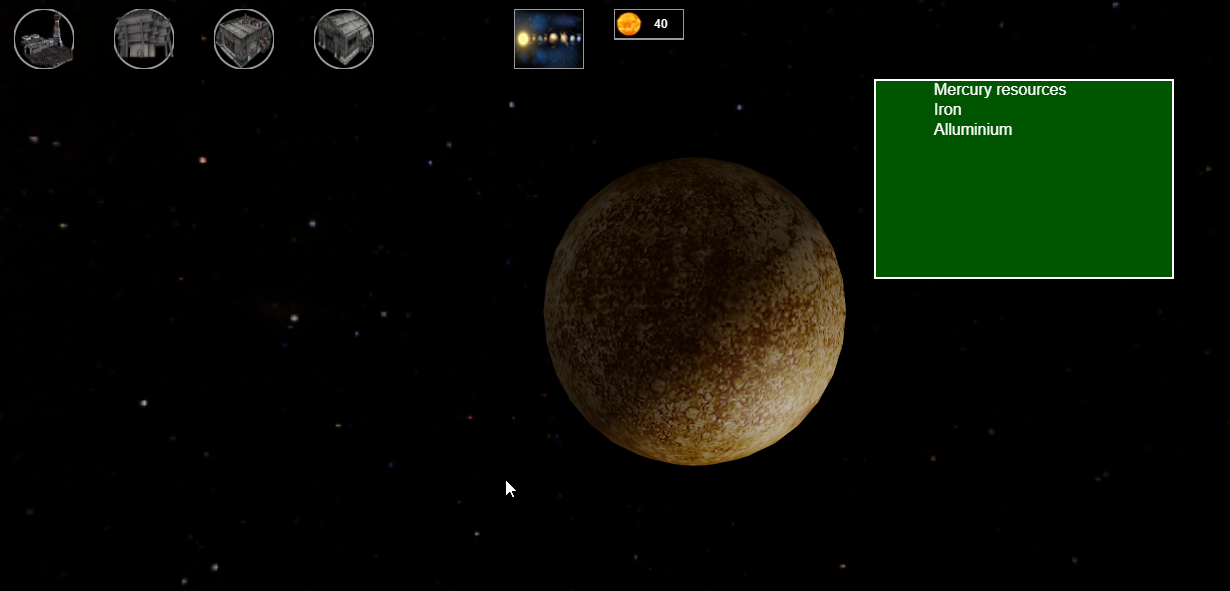This screenshot has height=591, width=1230.
Task: Open the solar system map thumbnail
Action: 548,39
